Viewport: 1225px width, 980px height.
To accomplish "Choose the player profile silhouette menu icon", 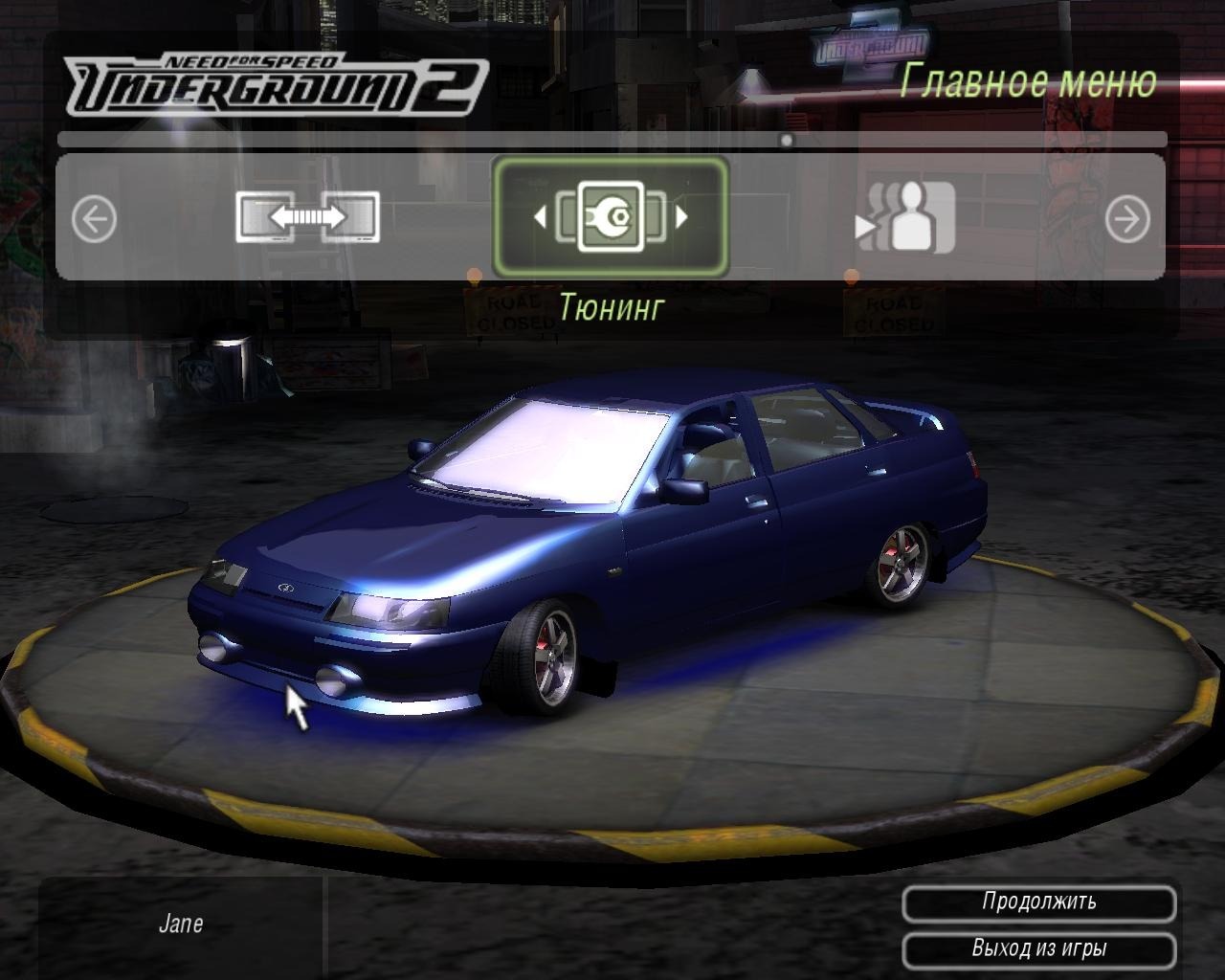I will 906,218.
